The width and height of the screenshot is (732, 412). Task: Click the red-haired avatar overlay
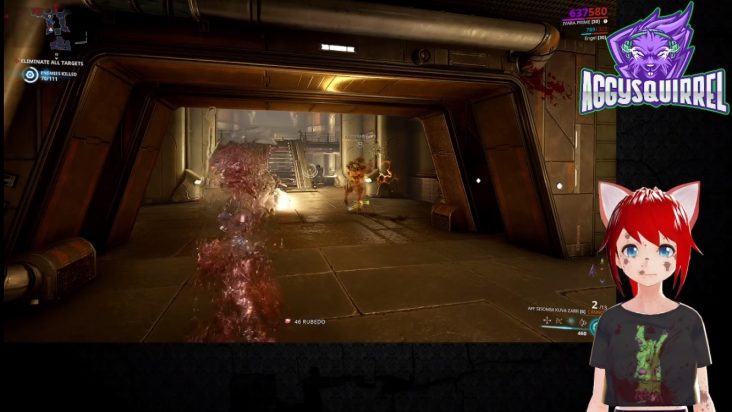650,300
